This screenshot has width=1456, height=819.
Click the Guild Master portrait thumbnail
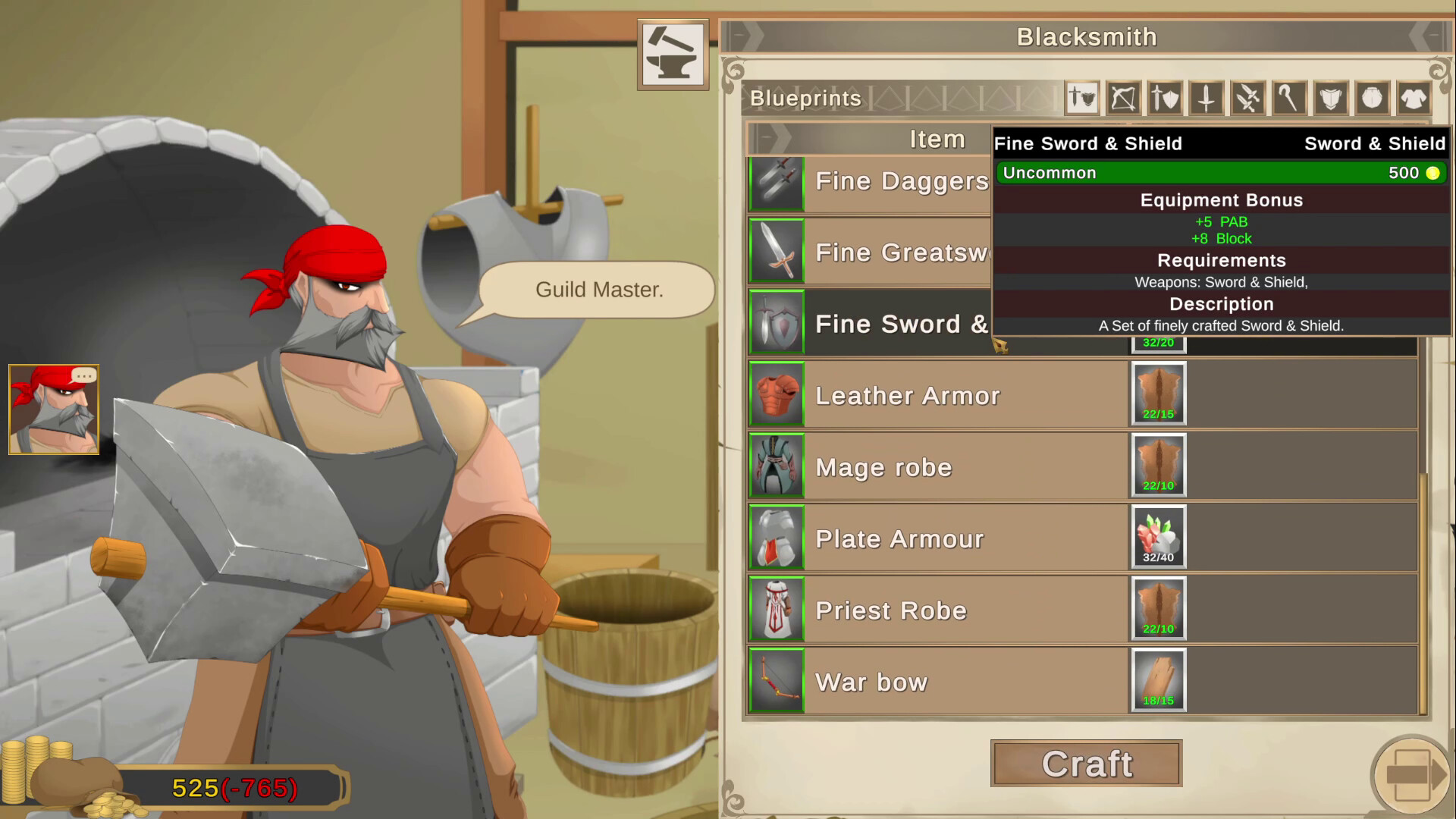pyautogui.click(x=53, y=409)
